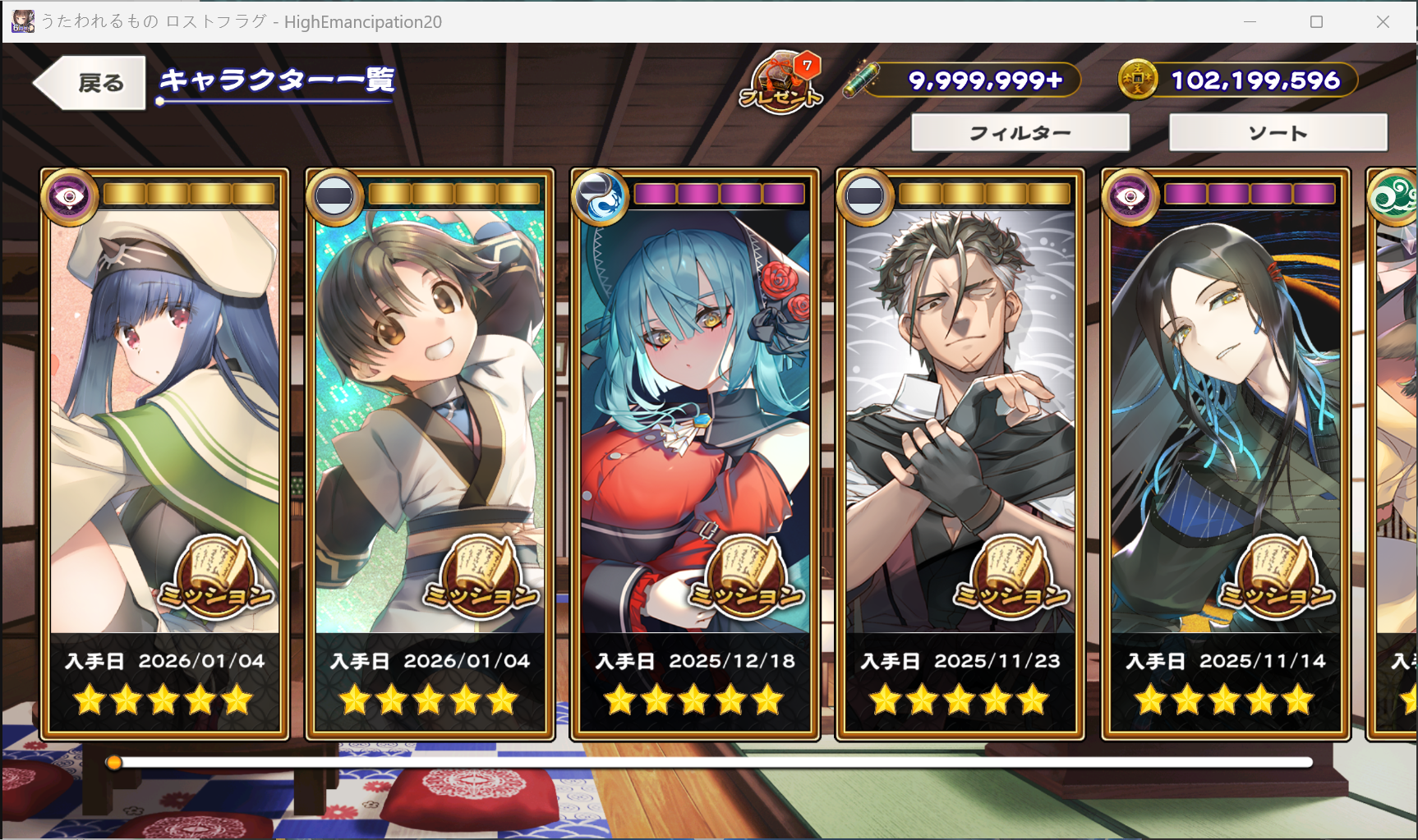Open the フィルター options
The image size is (1418, 840).
pos(1020,133)
